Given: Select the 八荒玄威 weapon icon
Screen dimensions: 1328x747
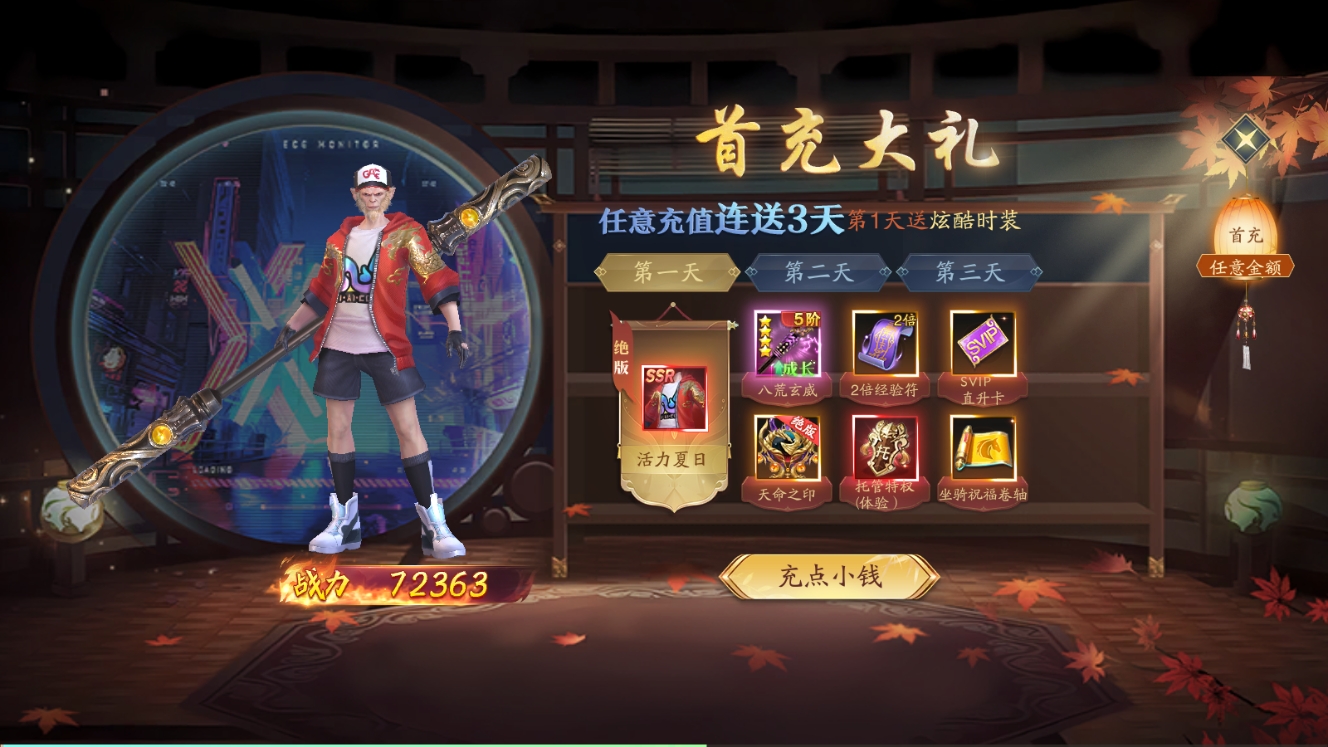Looking at the screenshot, I should [x=787, y=343].
